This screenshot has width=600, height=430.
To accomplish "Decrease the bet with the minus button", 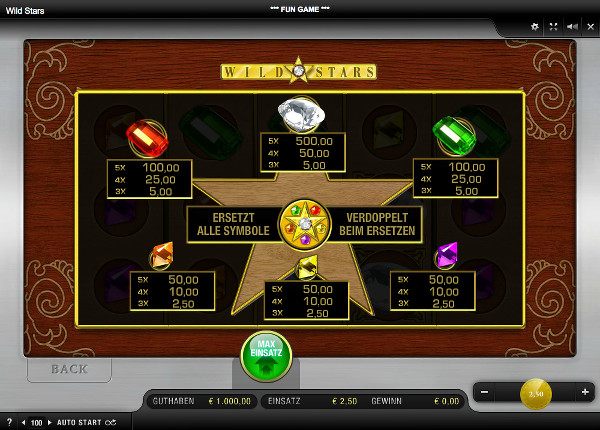I will point(485,392).
